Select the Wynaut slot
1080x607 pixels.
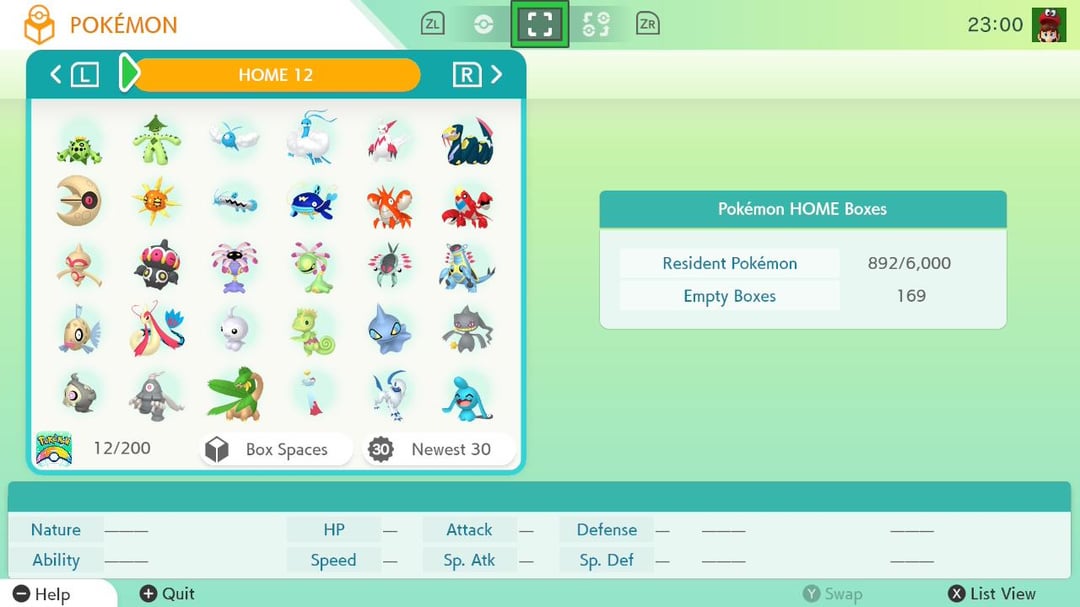click(467, 393)
